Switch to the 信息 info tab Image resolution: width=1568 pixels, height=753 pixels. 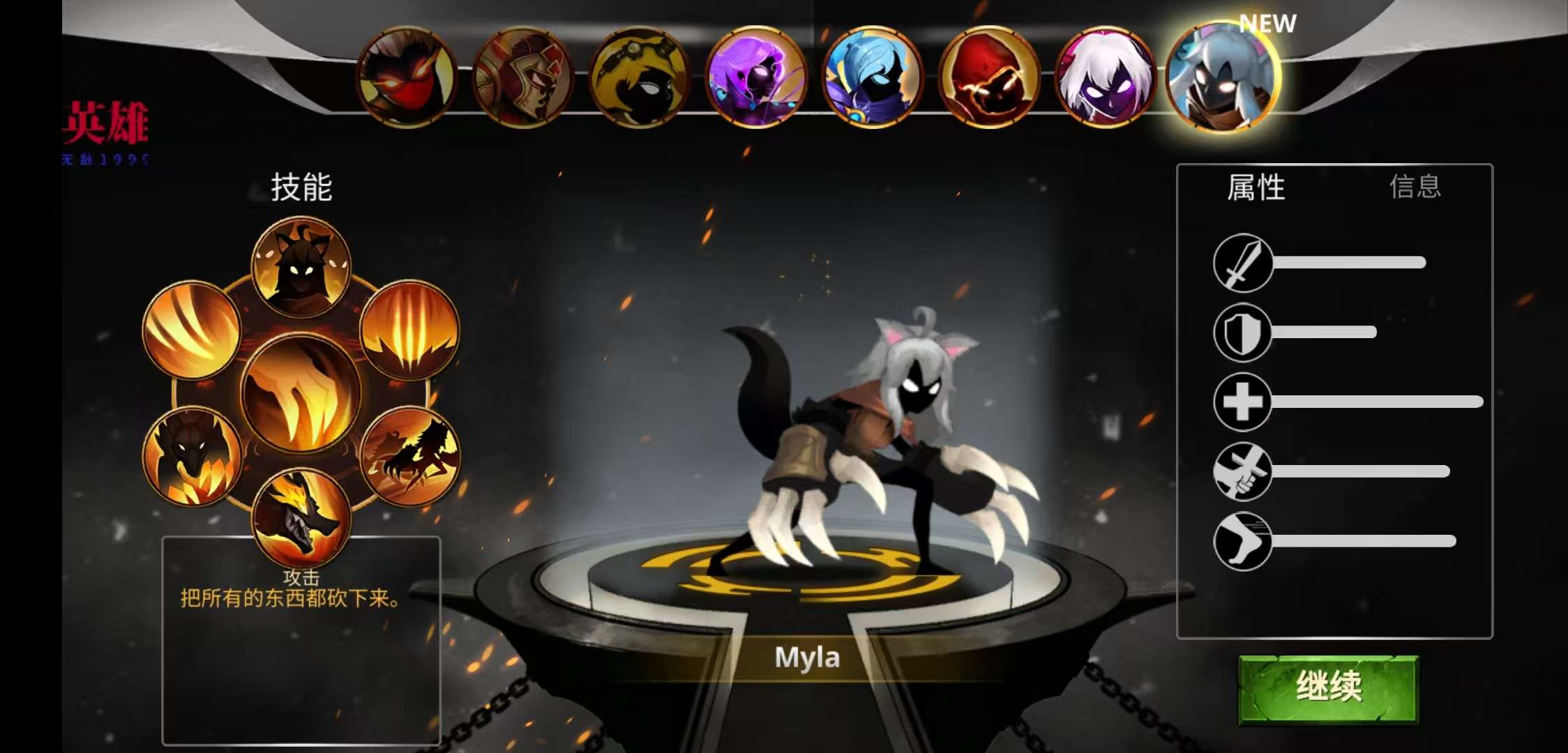(1415, 187)
